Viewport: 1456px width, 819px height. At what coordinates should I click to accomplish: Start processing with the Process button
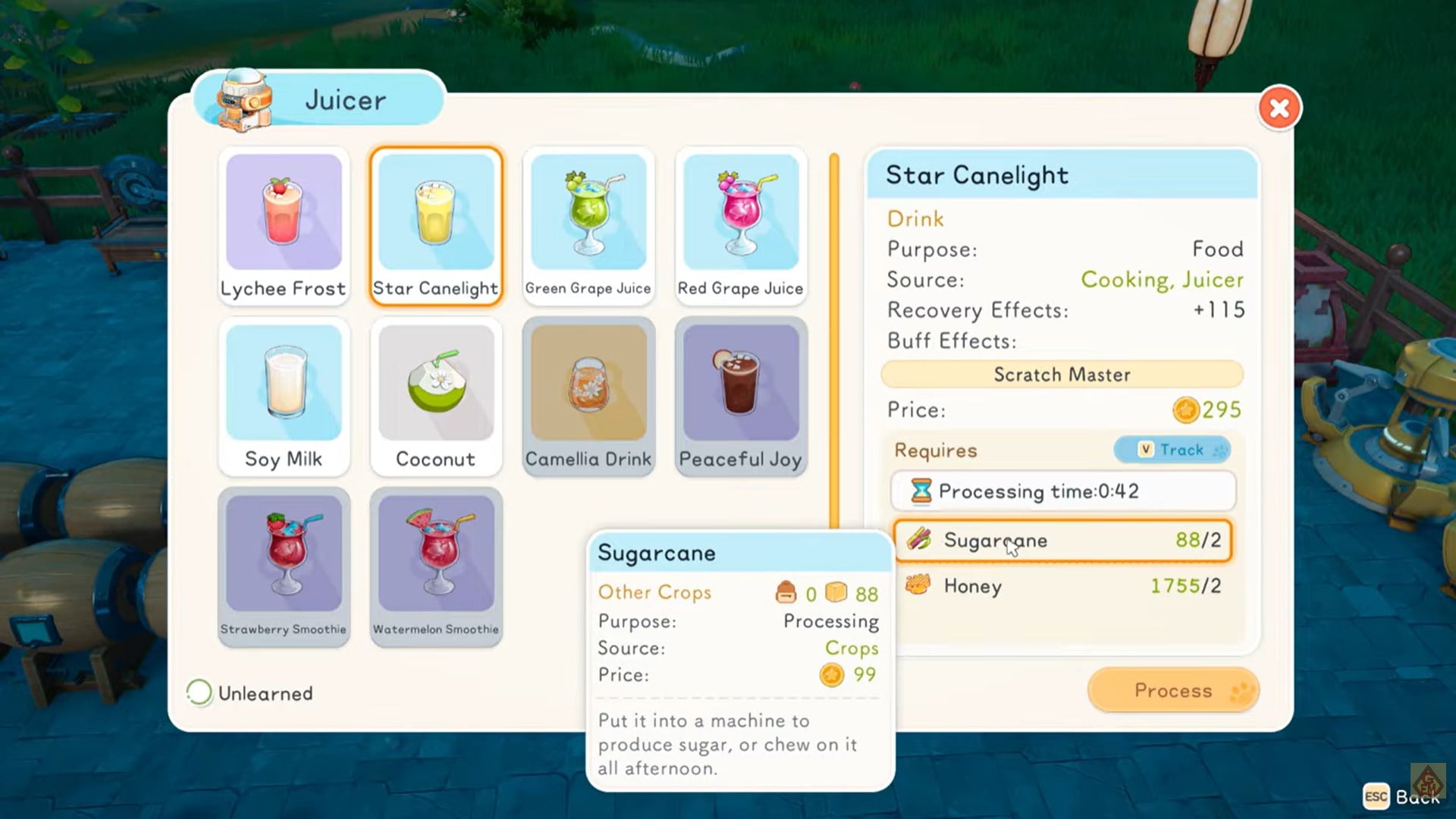click(x=1172, y=690)
